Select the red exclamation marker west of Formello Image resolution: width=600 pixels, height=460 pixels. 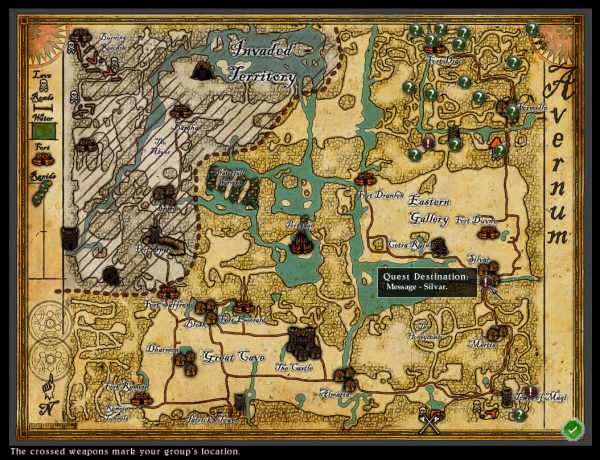click(429, 143)
